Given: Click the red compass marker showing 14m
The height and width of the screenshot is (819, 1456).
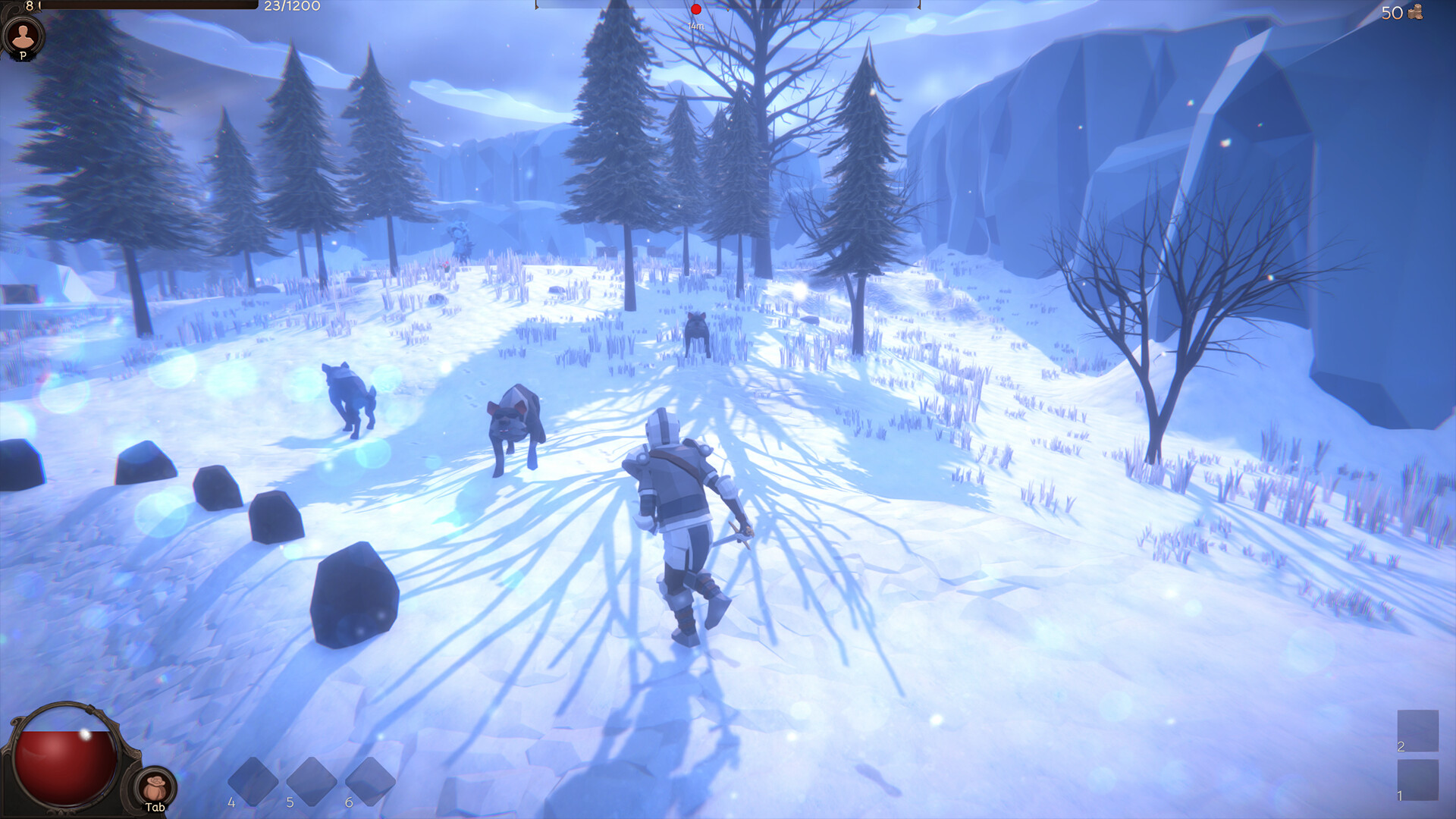Looking at the screenshot, I should tap(695, 9).
